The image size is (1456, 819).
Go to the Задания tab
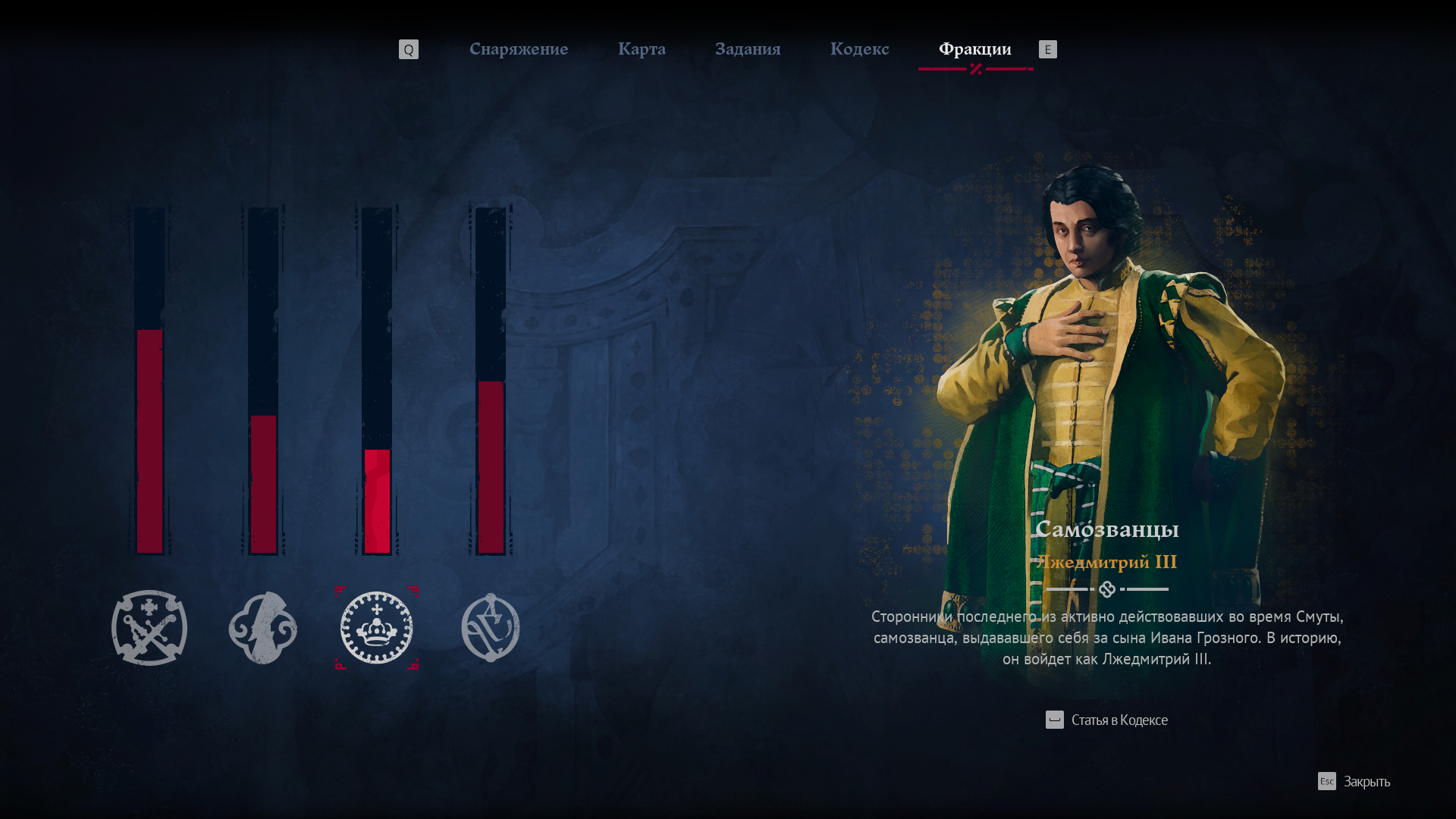(x=748, y=49)
